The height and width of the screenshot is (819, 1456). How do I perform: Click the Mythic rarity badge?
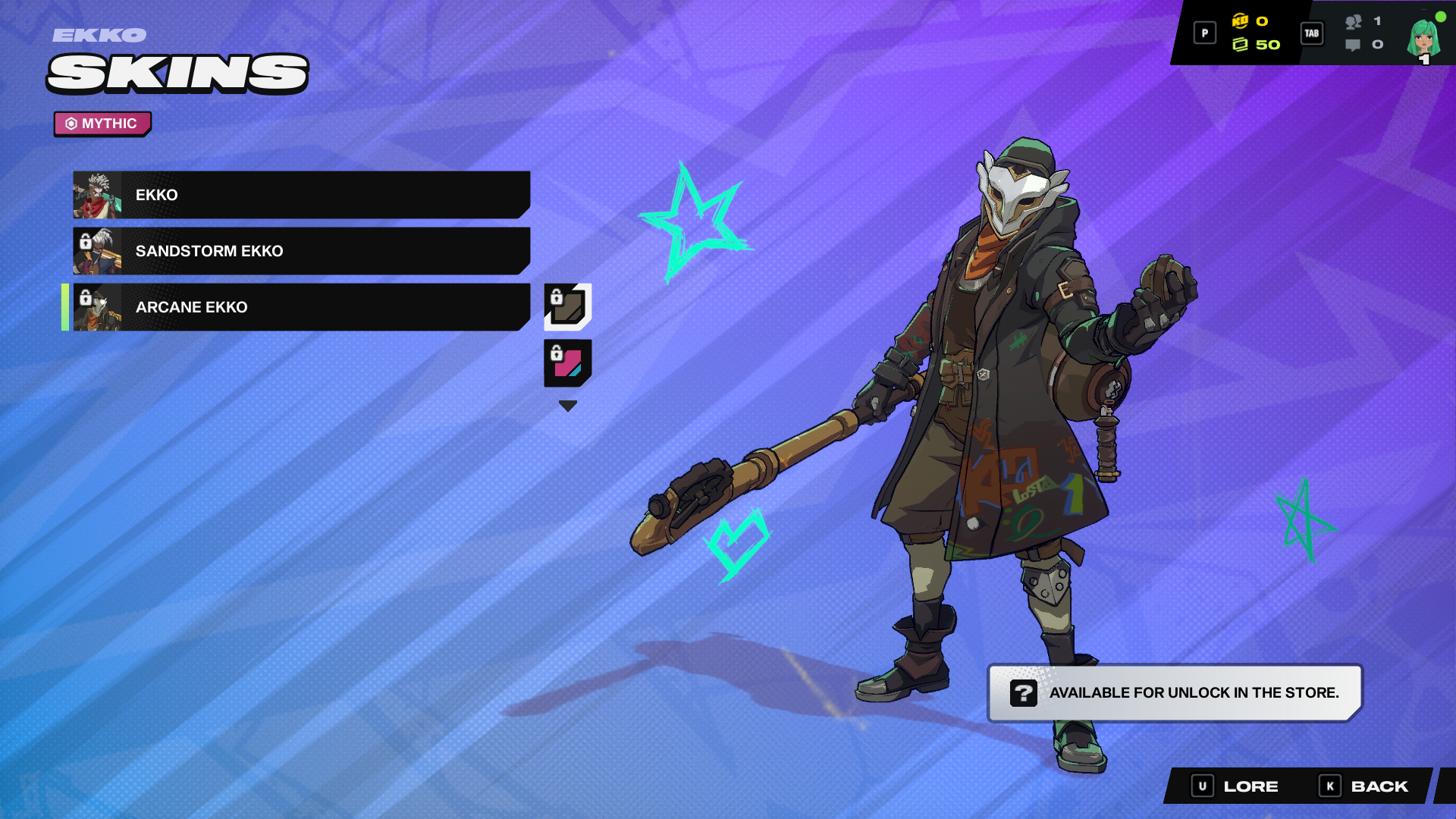(x=102, y=124)
